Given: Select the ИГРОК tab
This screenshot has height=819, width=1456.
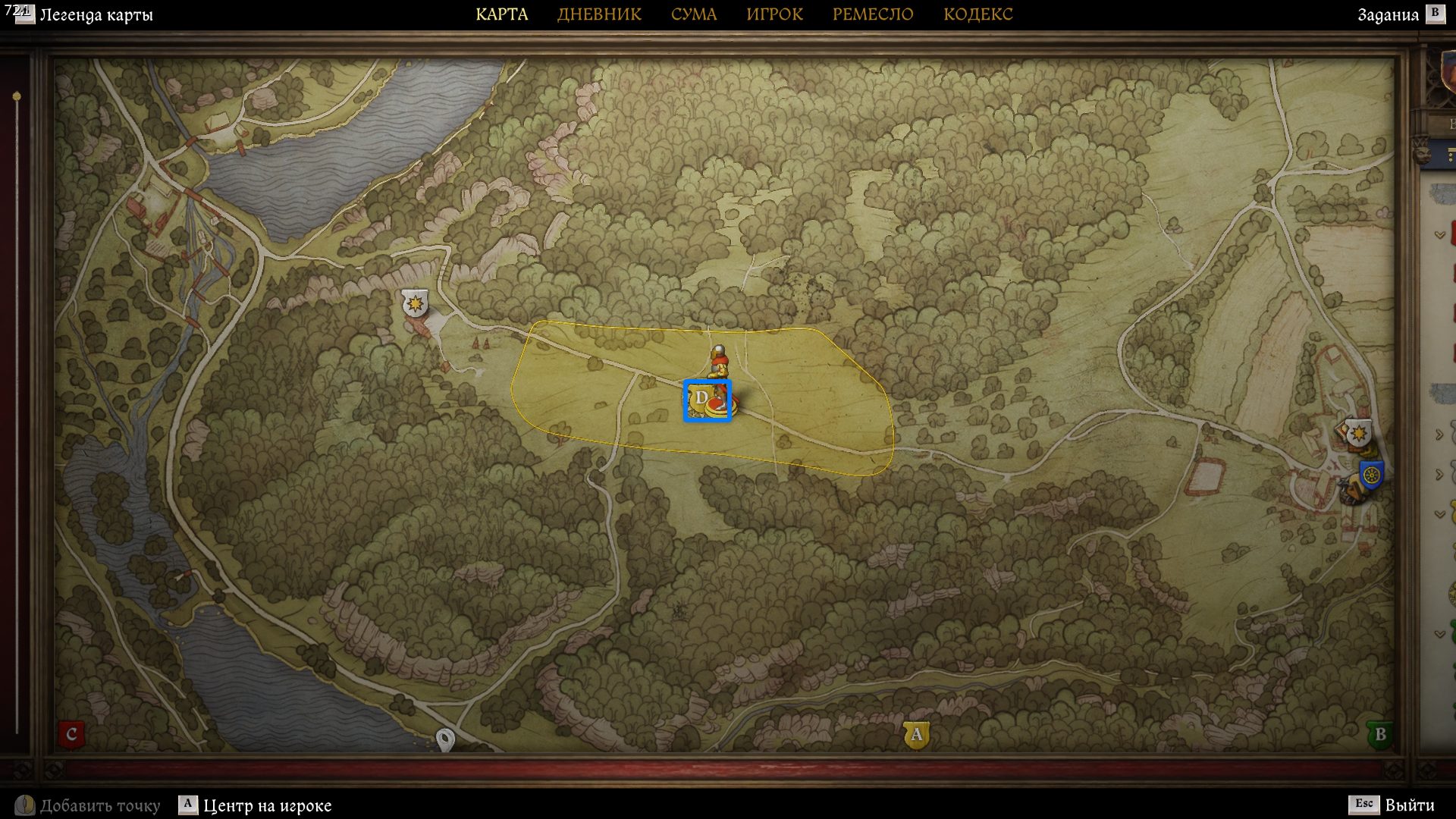Looking at the screenshot, I should coord(774,14).
